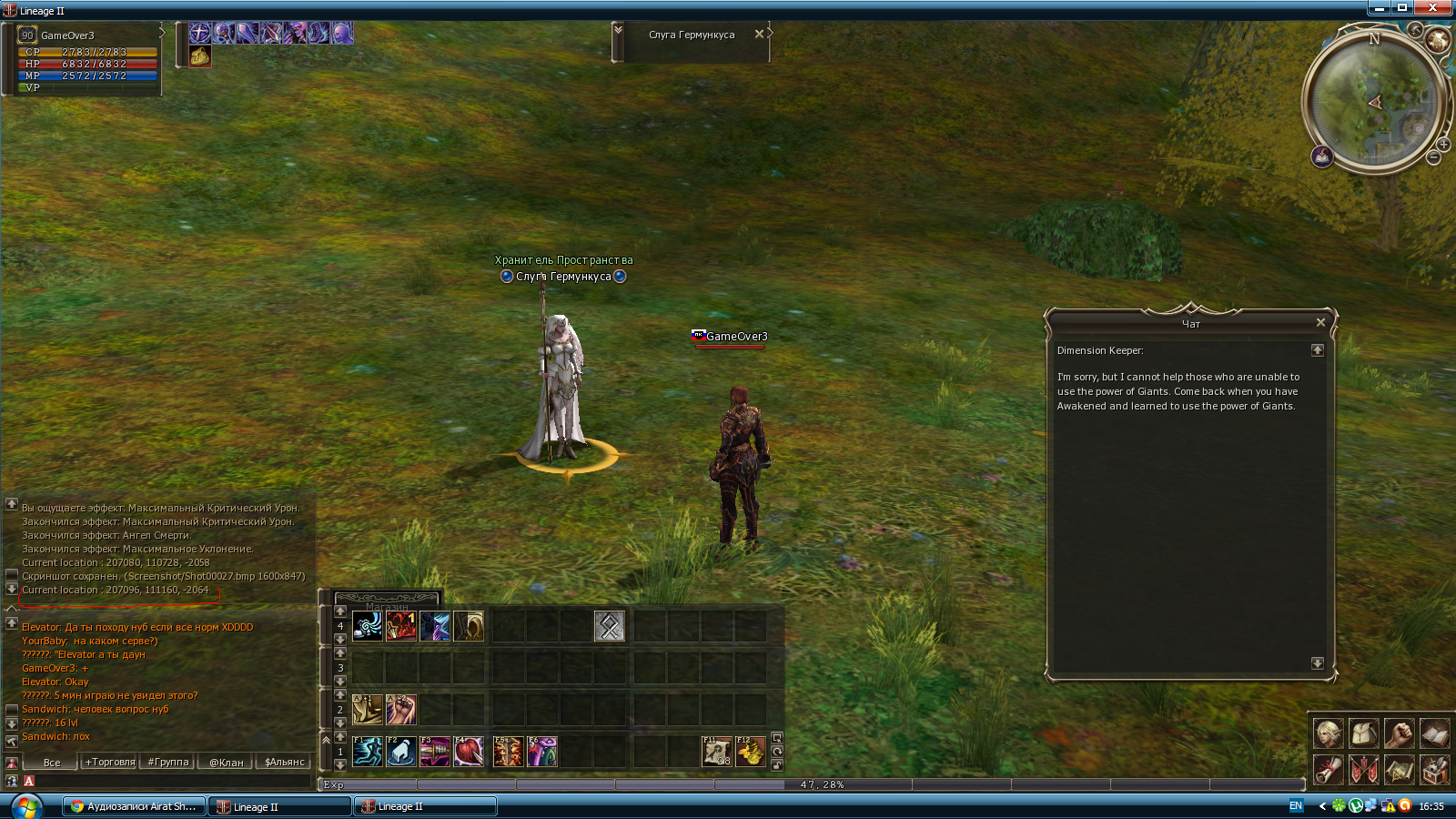
Task: Open the inventory bag icon
Action: pos(1363,733)
